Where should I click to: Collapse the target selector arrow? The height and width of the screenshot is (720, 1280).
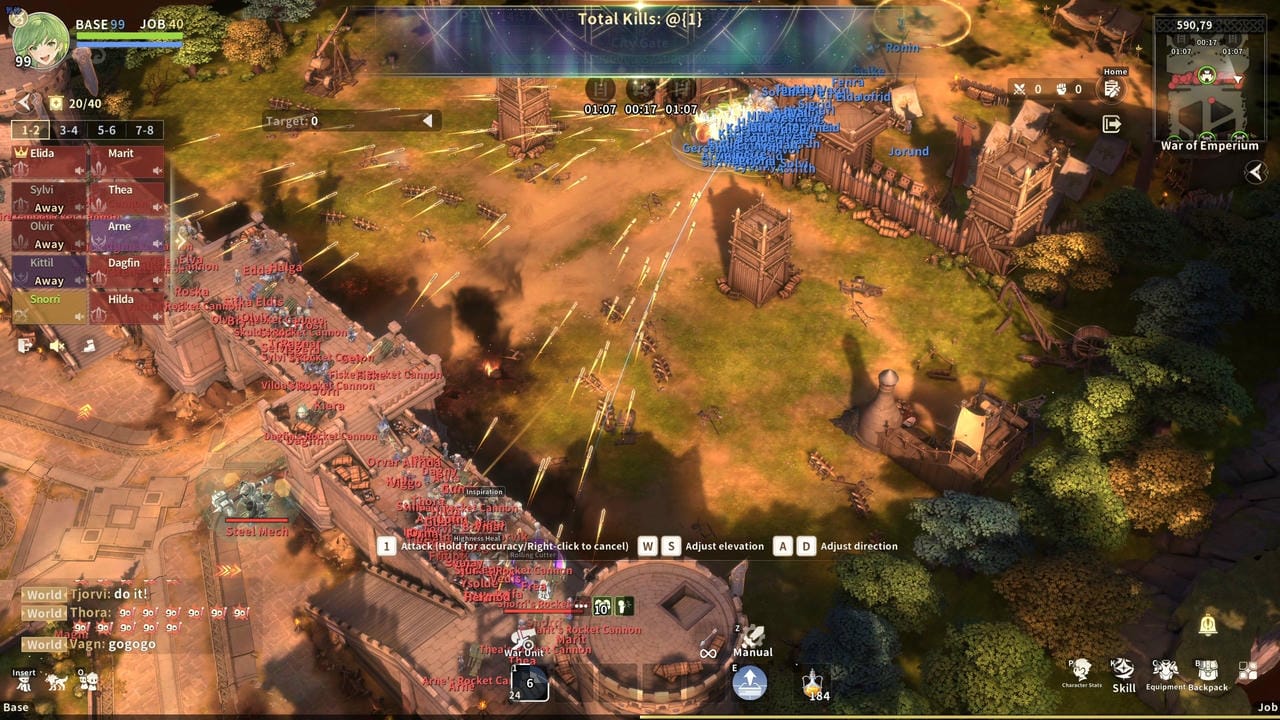pos(427,121)
